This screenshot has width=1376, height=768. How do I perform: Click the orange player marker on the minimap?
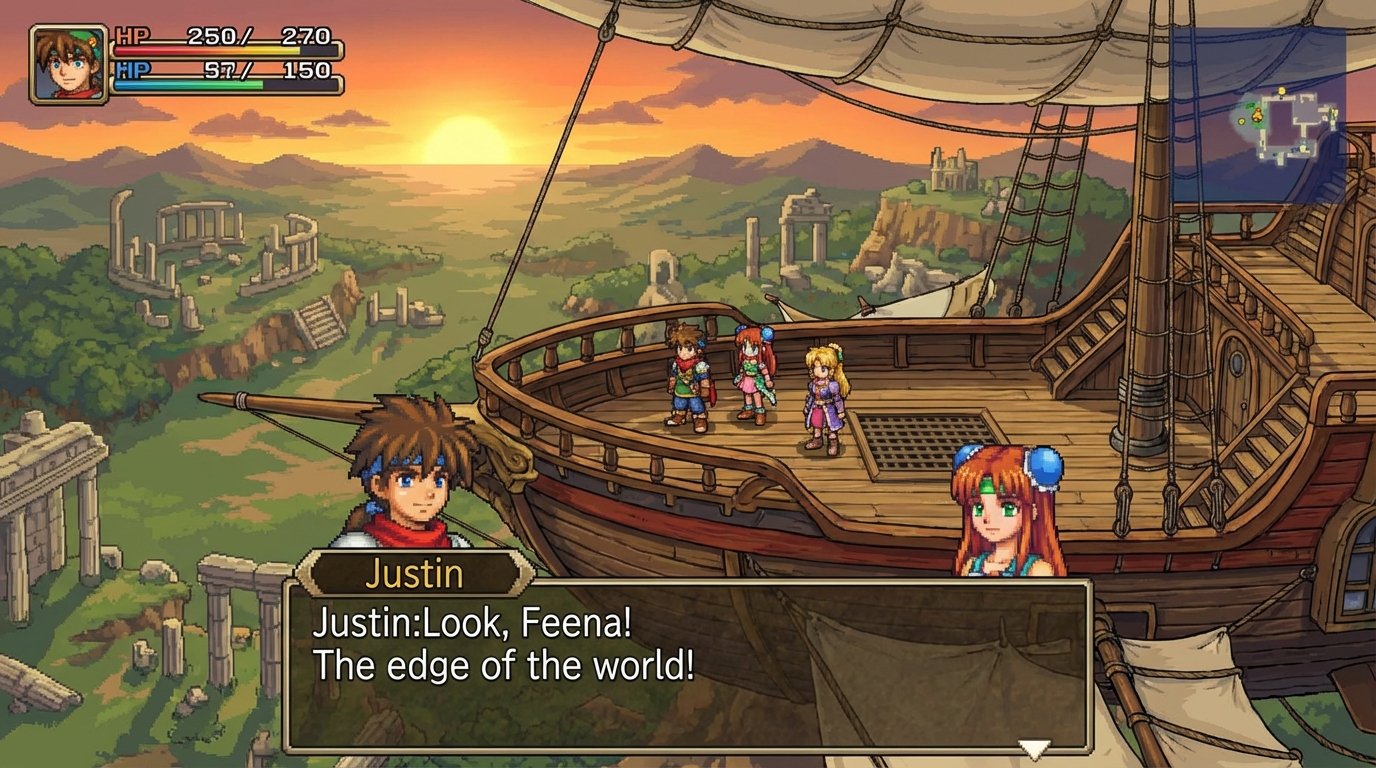click(x=1257, y=114)
